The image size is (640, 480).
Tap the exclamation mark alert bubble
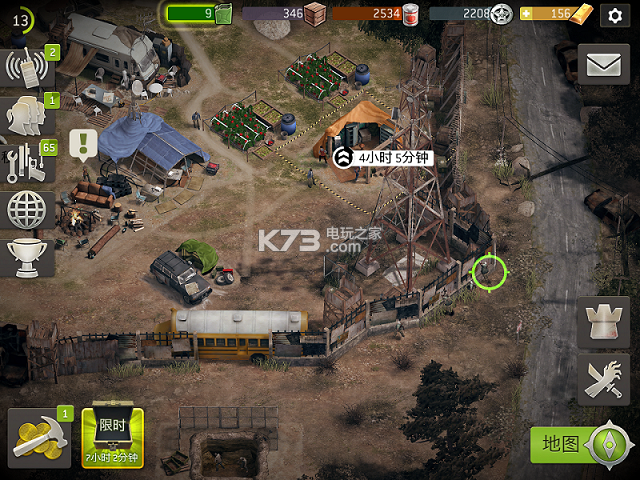pos(83,143)
